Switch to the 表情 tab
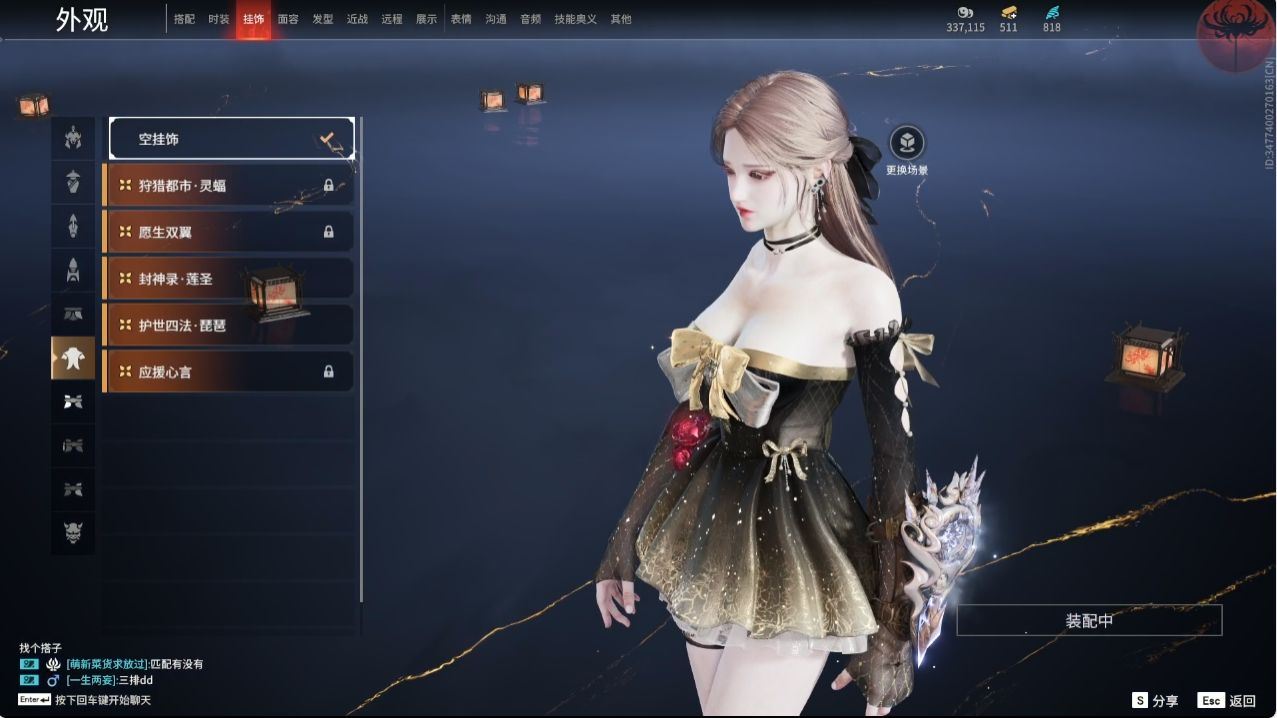The width and height of the screenshot is (1277, 718). (x=461, y=19)
